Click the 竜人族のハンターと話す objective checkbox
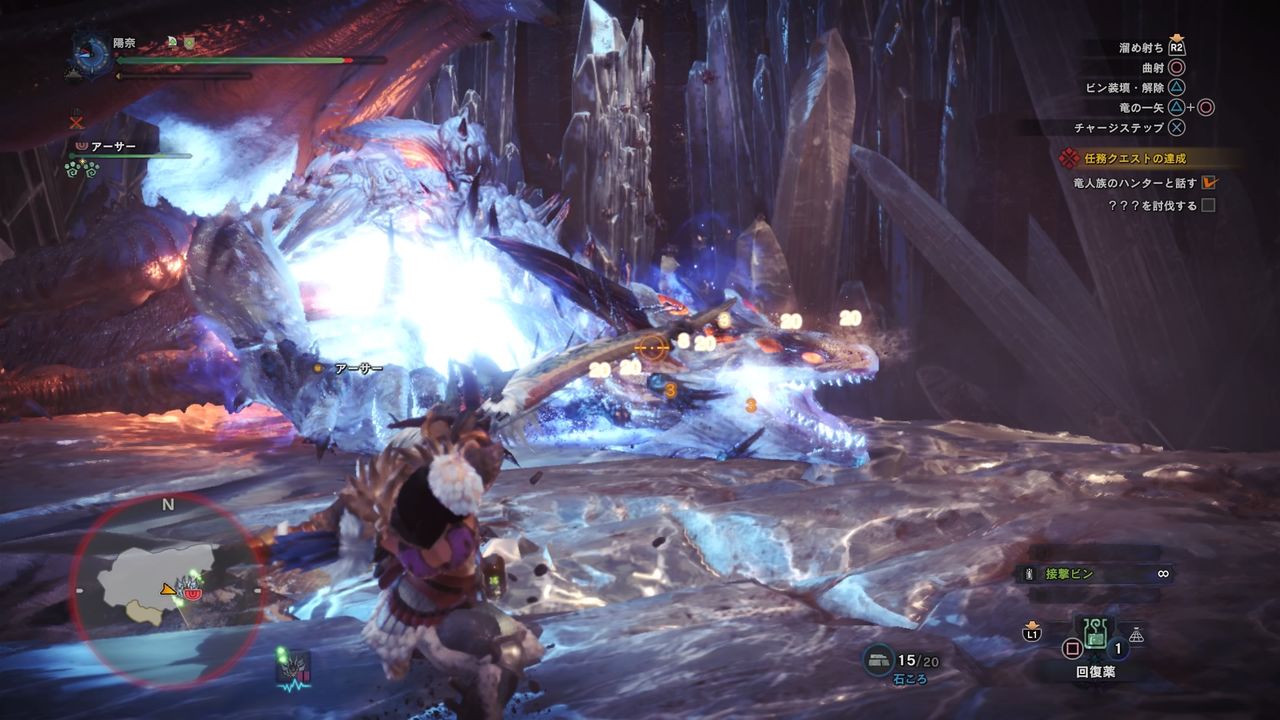Viewport: 1280px width, 720px height. pyautogui.click(x=1208, y=183)
